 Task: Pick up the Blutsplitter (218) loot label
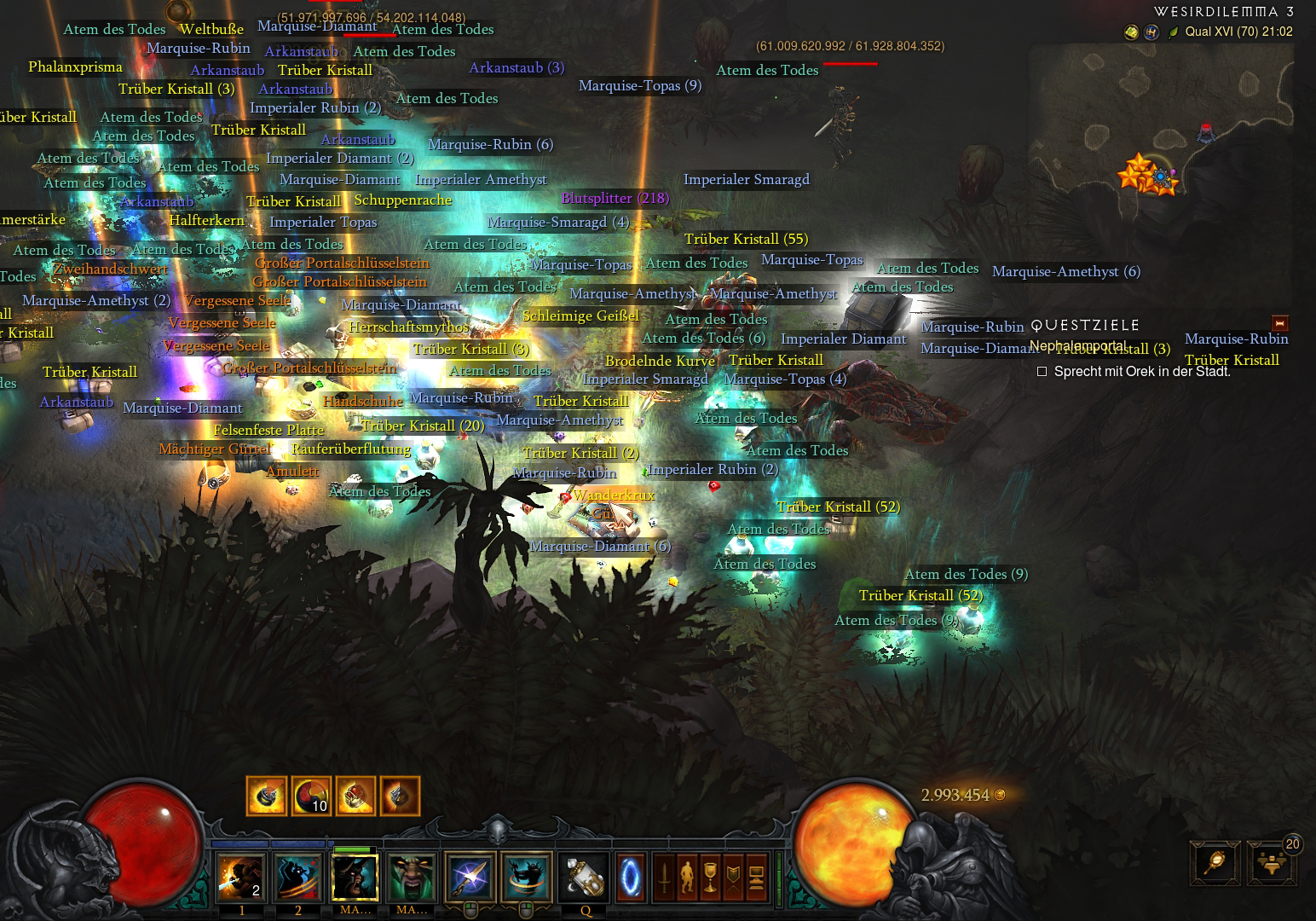coord(615,198)
